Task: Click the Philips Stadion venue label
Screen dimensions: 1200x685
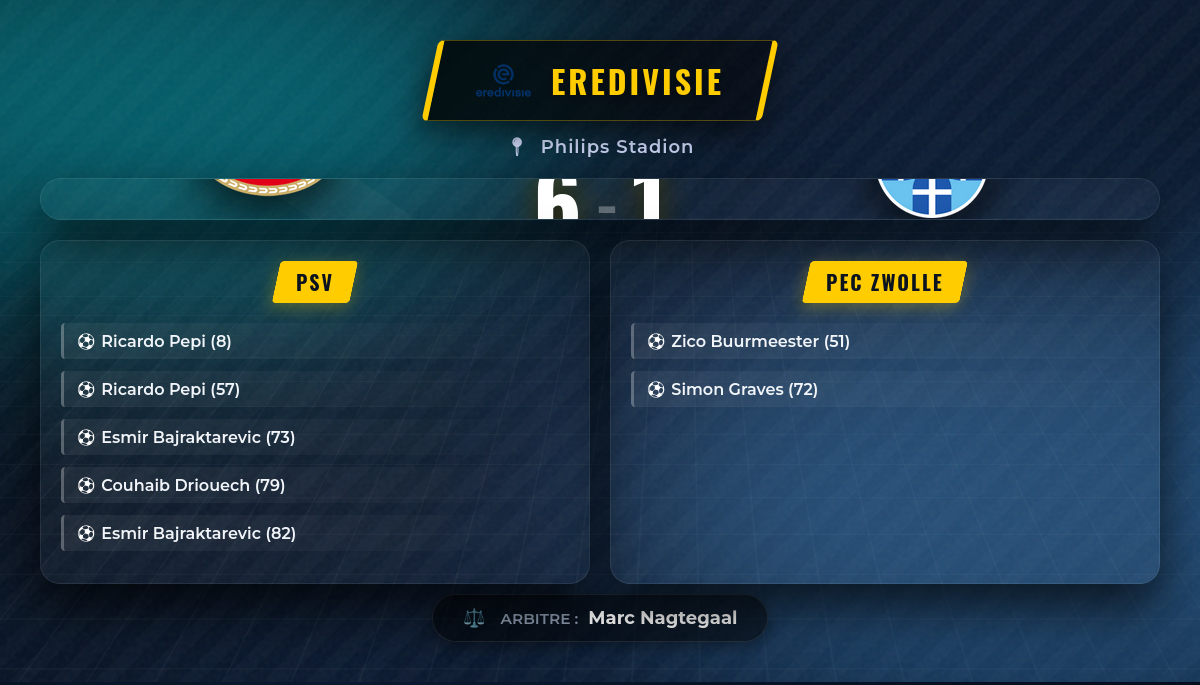Action: (616, 147)
